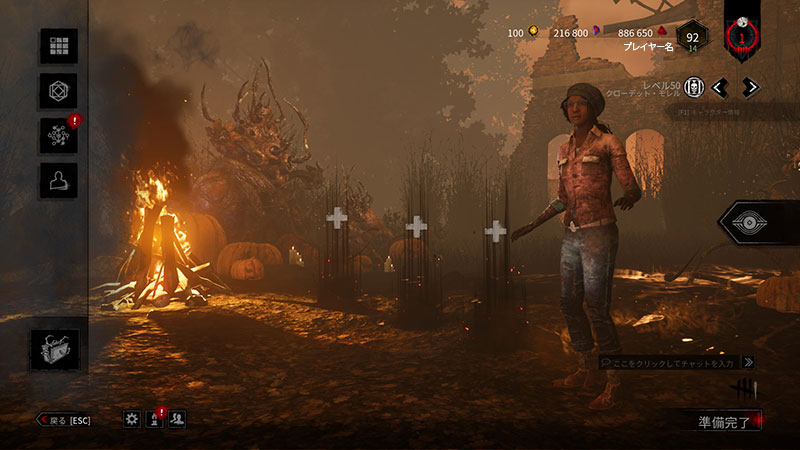Open settings with the gear icon
The image size is (800, 450).
coord(132,420)
